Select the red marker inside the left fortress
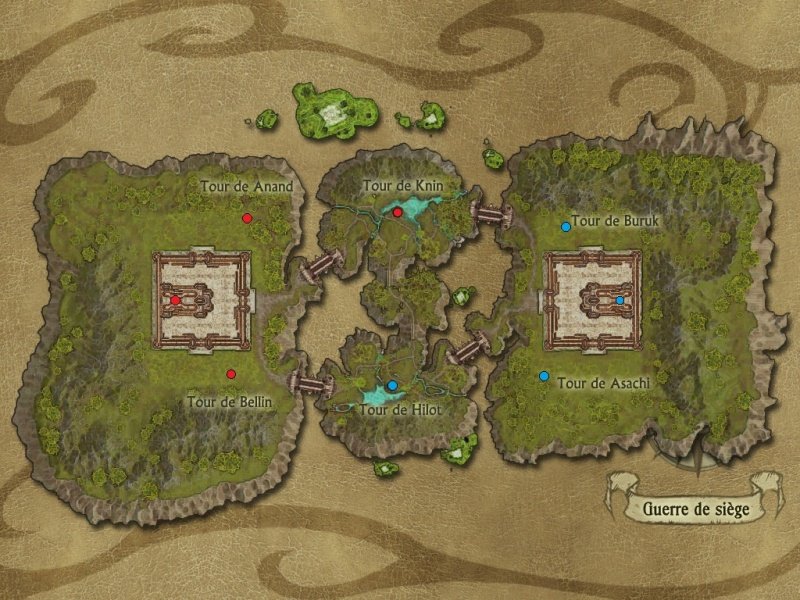The width and height of the screenshot is (800, 600). click(175, 300)
